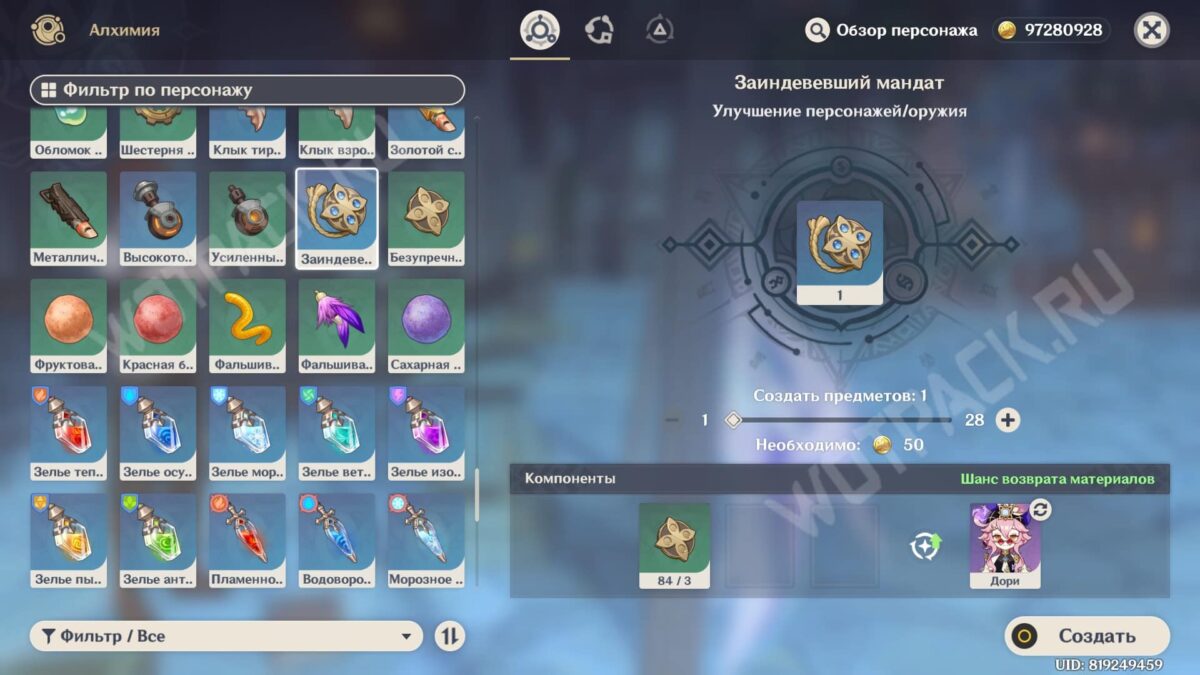Select the Зелье теп... red potion
This screenshot has width=1200, height=675.
pos(69,433)
